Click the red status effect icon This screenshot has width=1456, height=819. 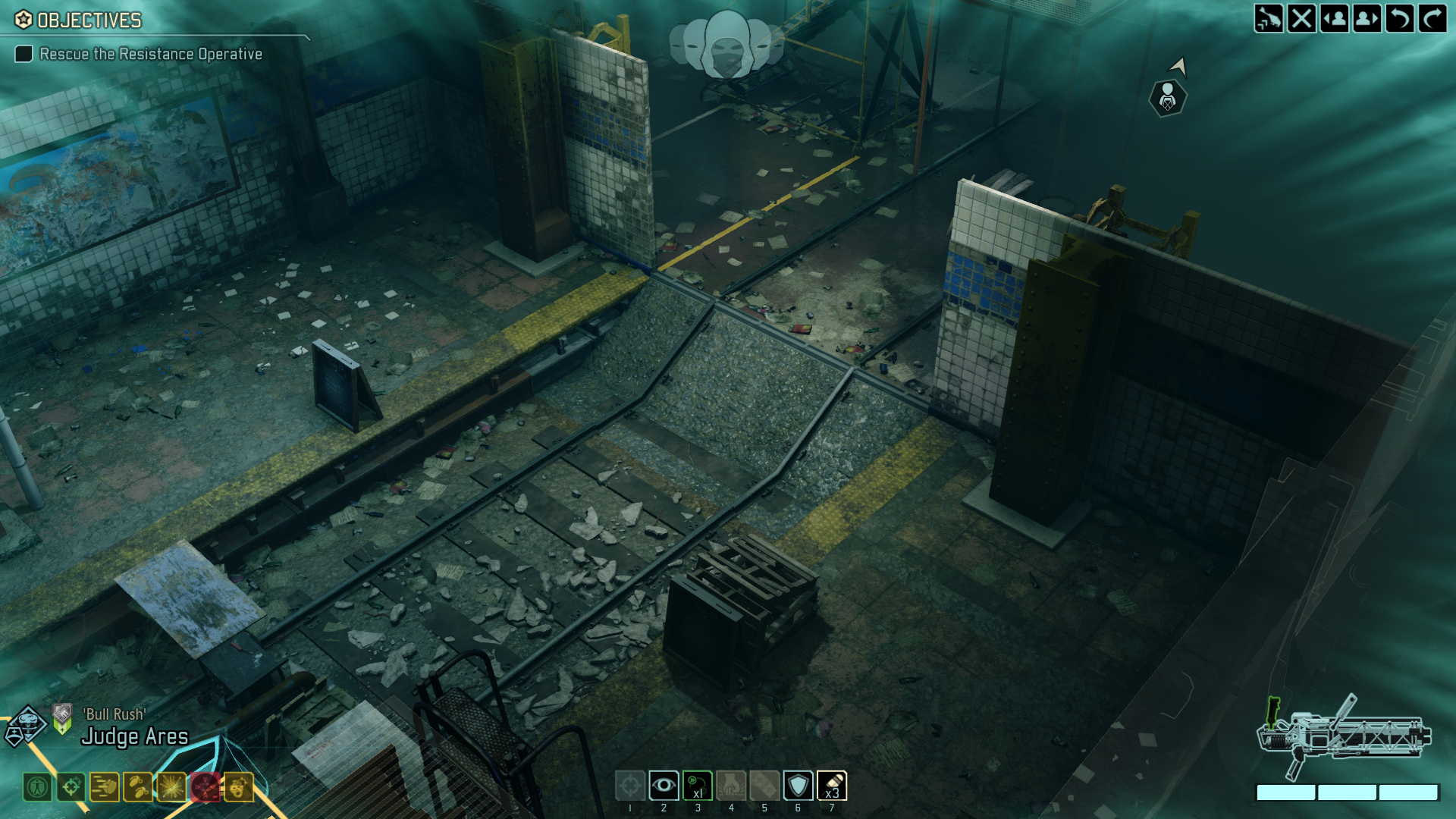[x=205, y=787]
